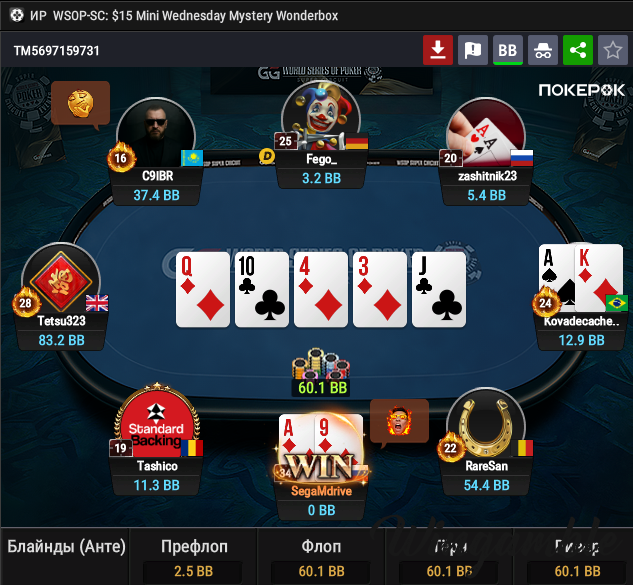Screen dimensions: 633x585
Task: Share the hand with the green button
Action: click(577, 50)
